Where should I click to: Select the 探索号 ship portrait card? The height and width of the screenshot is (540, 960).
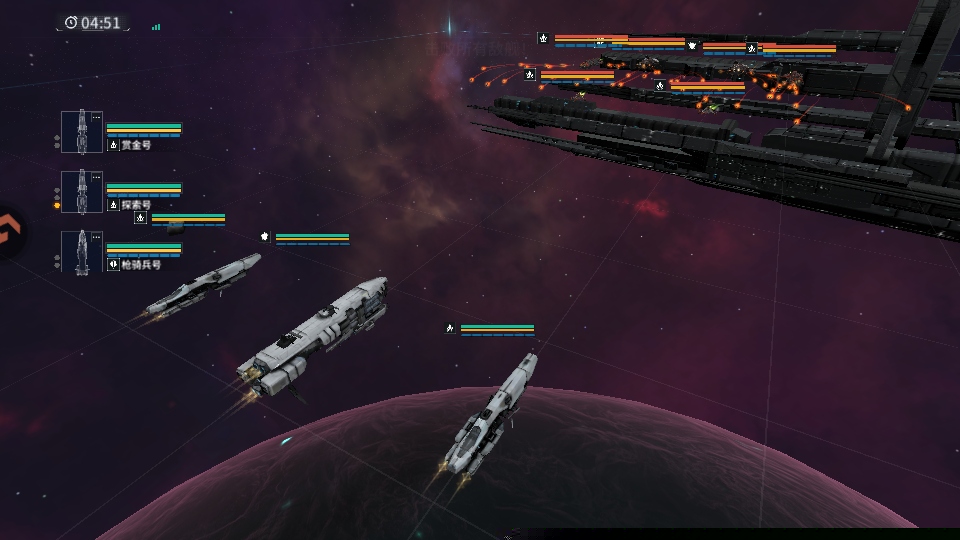81,192
